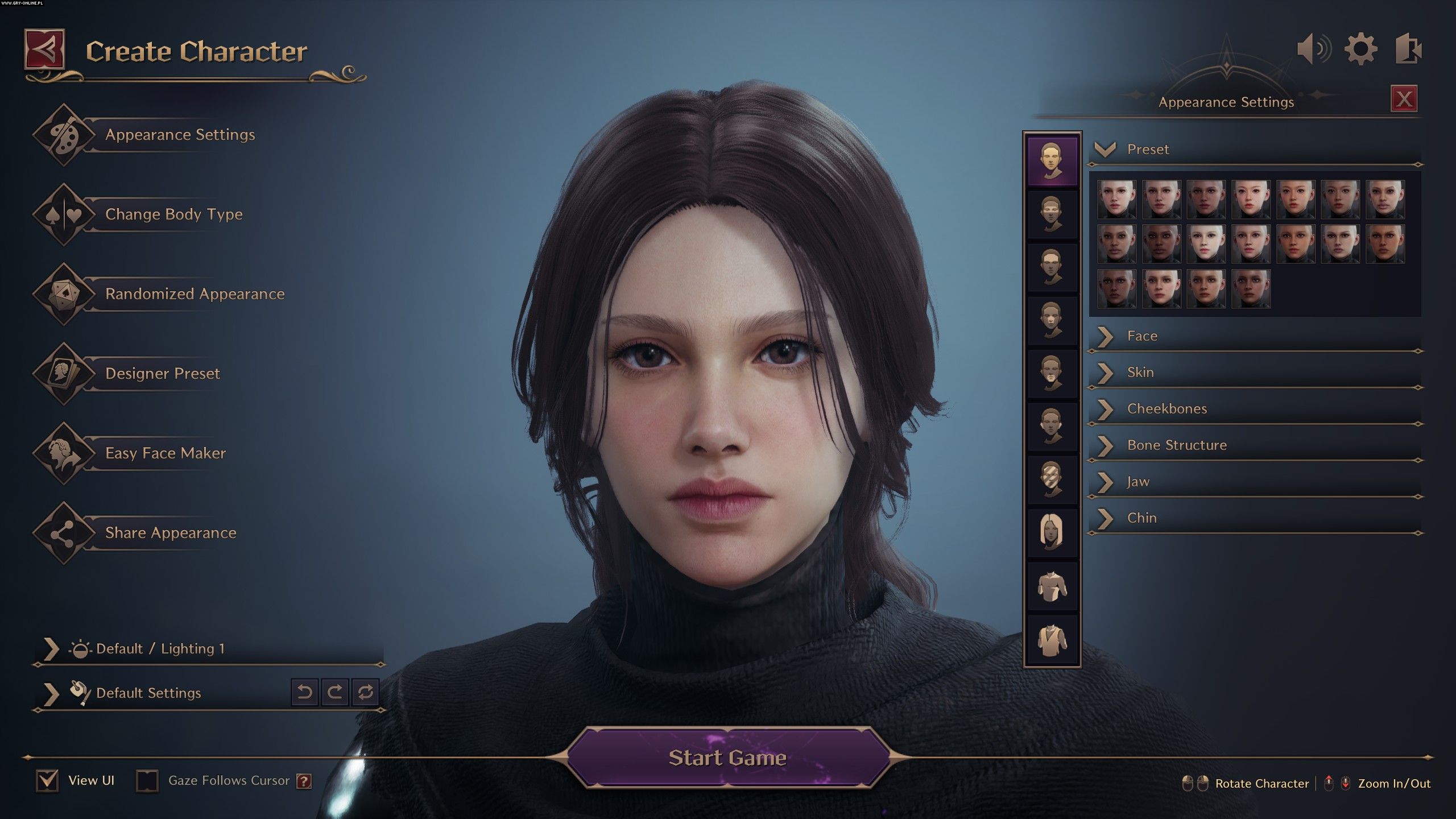Select Share Appearance

click(170, 533)
